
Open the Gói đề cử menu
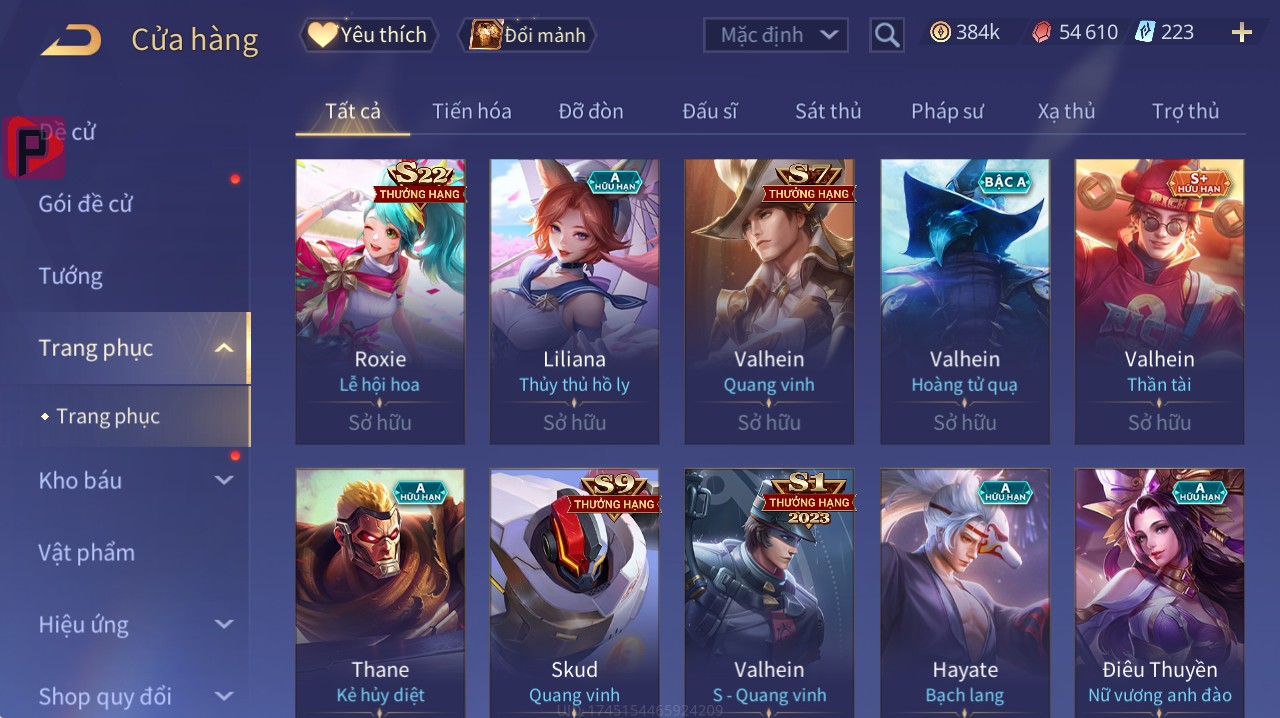(86, 204)
